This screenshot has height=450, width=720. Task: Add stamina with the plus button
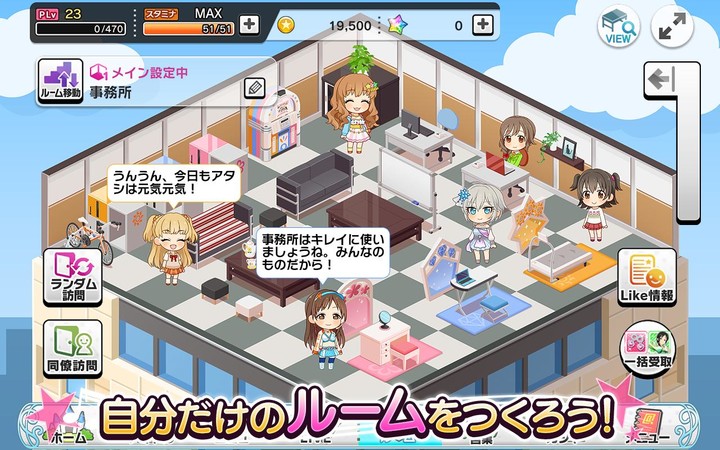[x=249, y=26]
